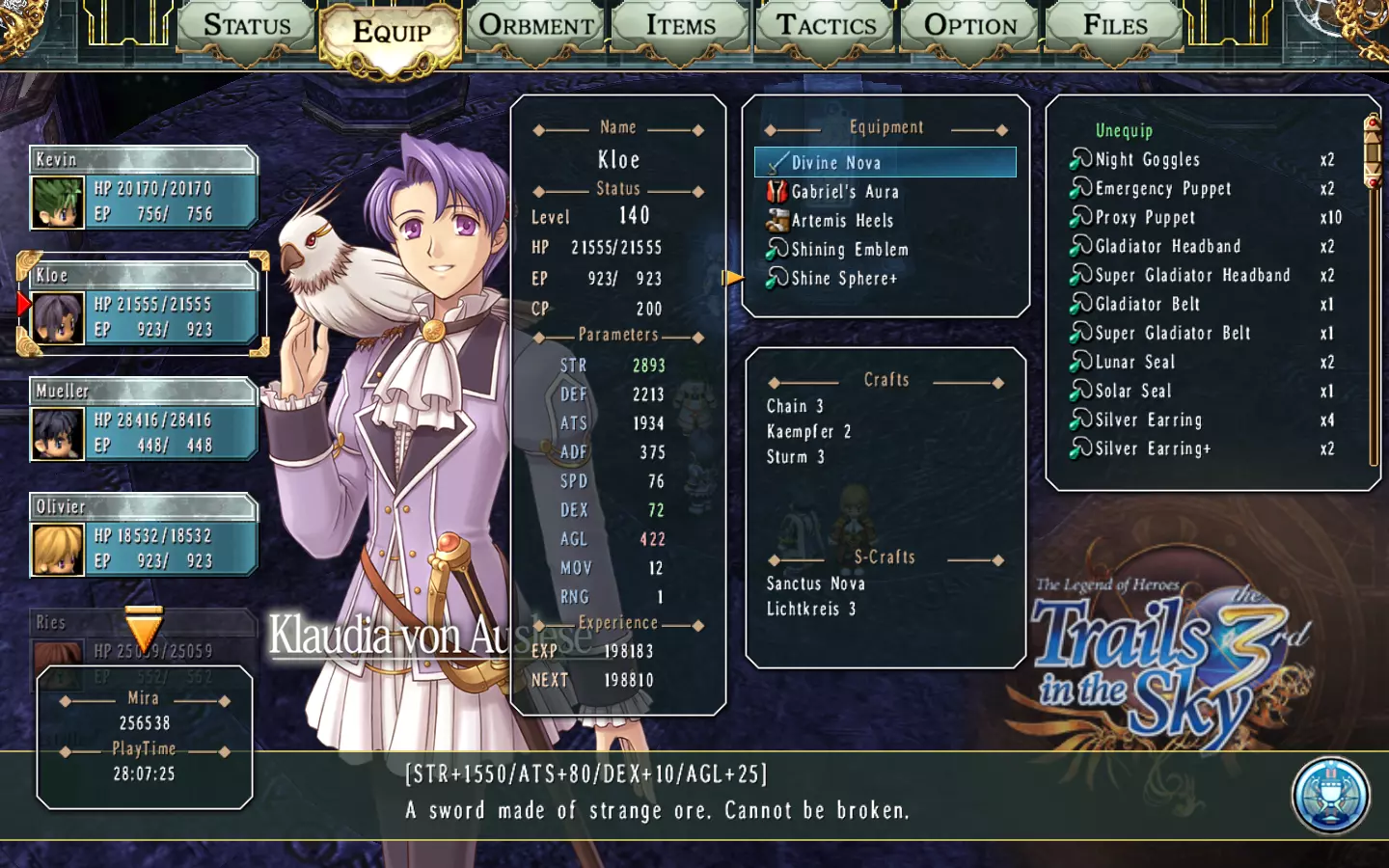Select the Divine Nova weapon slot
The height and width of the screenshot is (868, 1389).
885,163
